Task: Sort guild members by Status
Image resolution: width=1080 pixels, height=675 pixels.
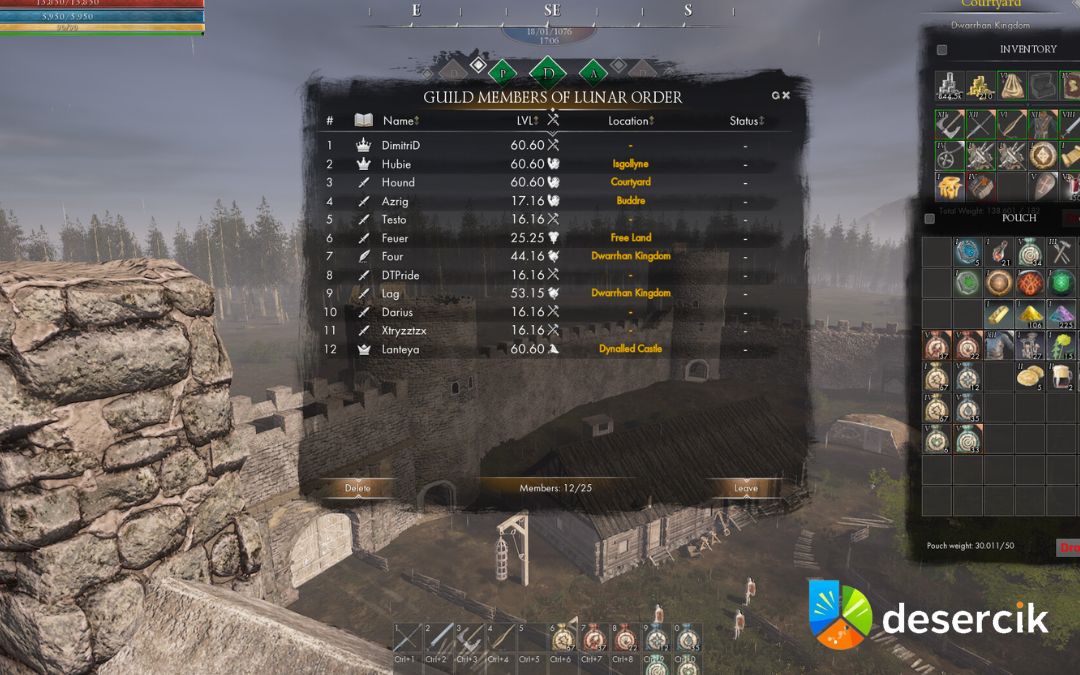Action: (x=746, y=121)
